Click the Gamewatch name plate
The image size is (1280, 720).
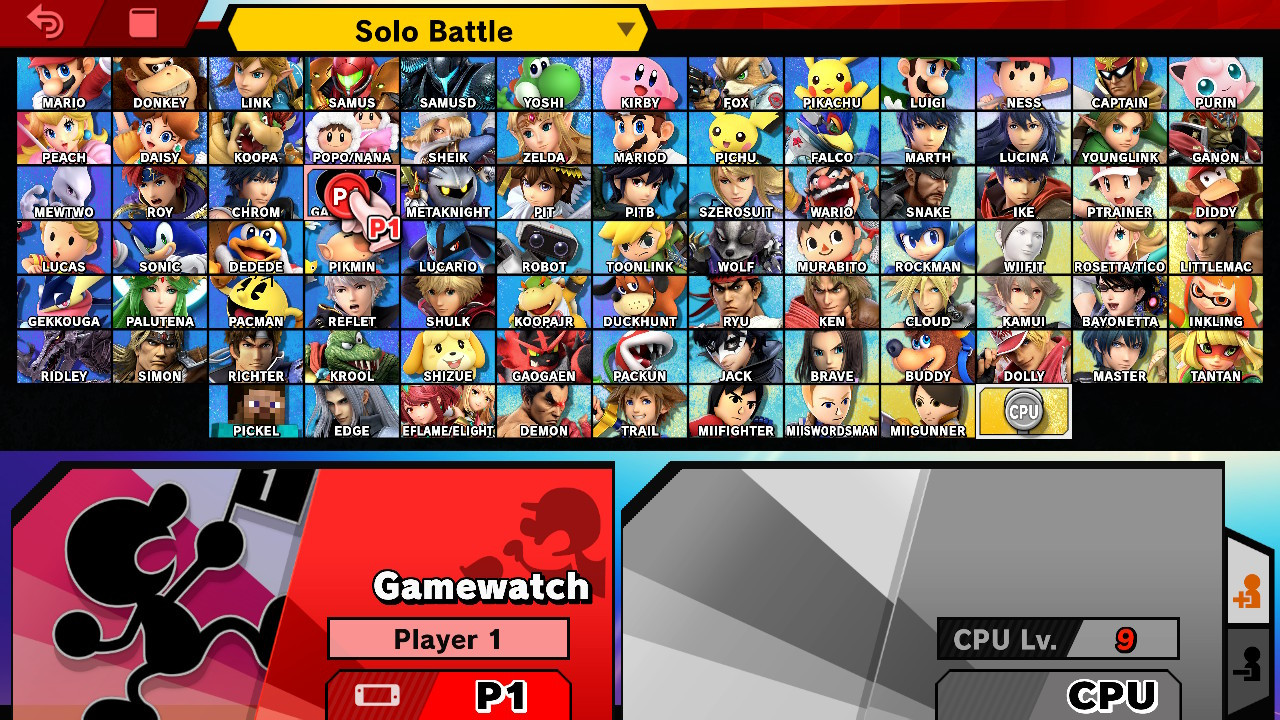(483, 588)
